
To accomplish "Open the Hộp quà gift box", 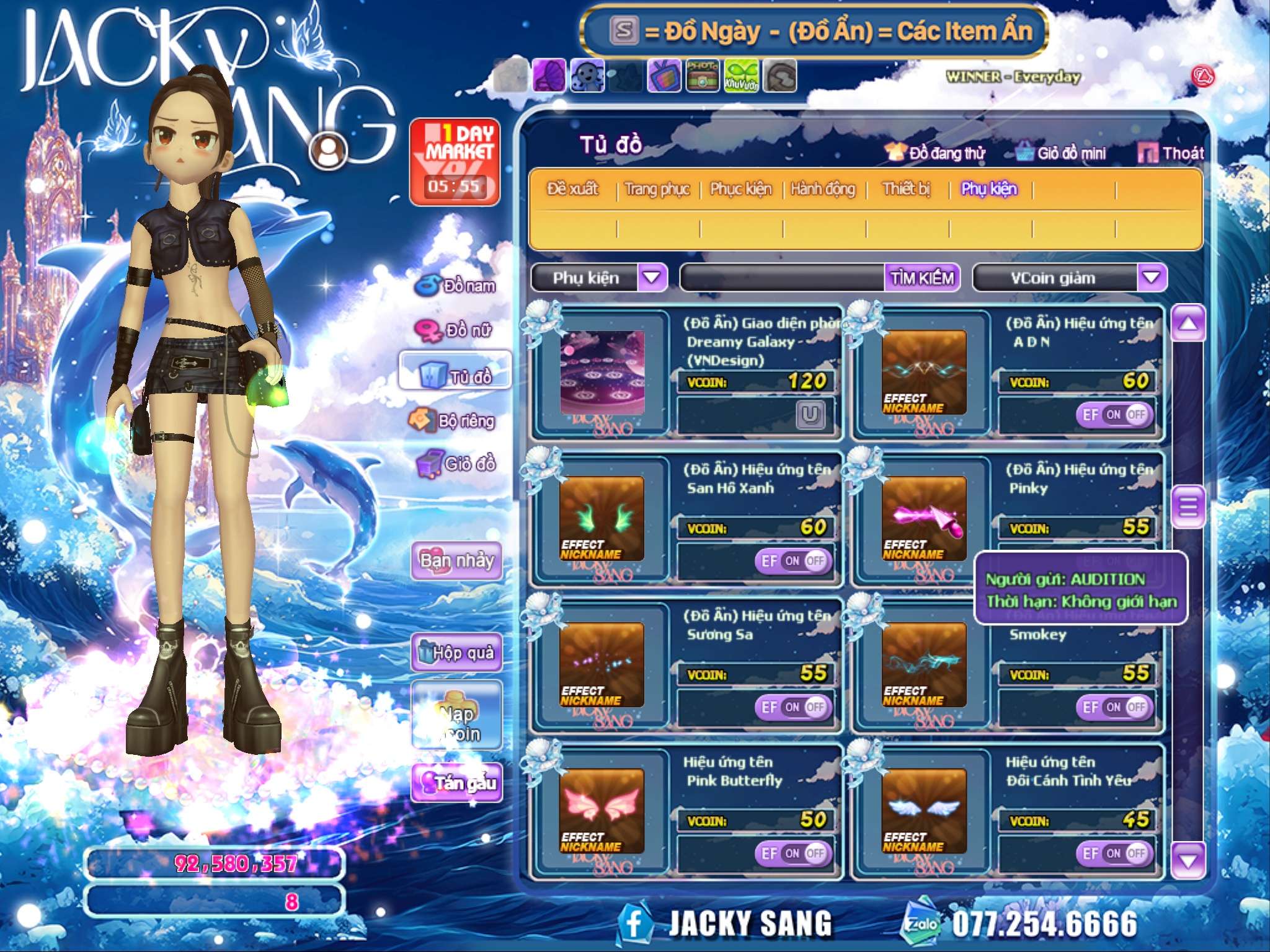I will (x=457, y=652).
